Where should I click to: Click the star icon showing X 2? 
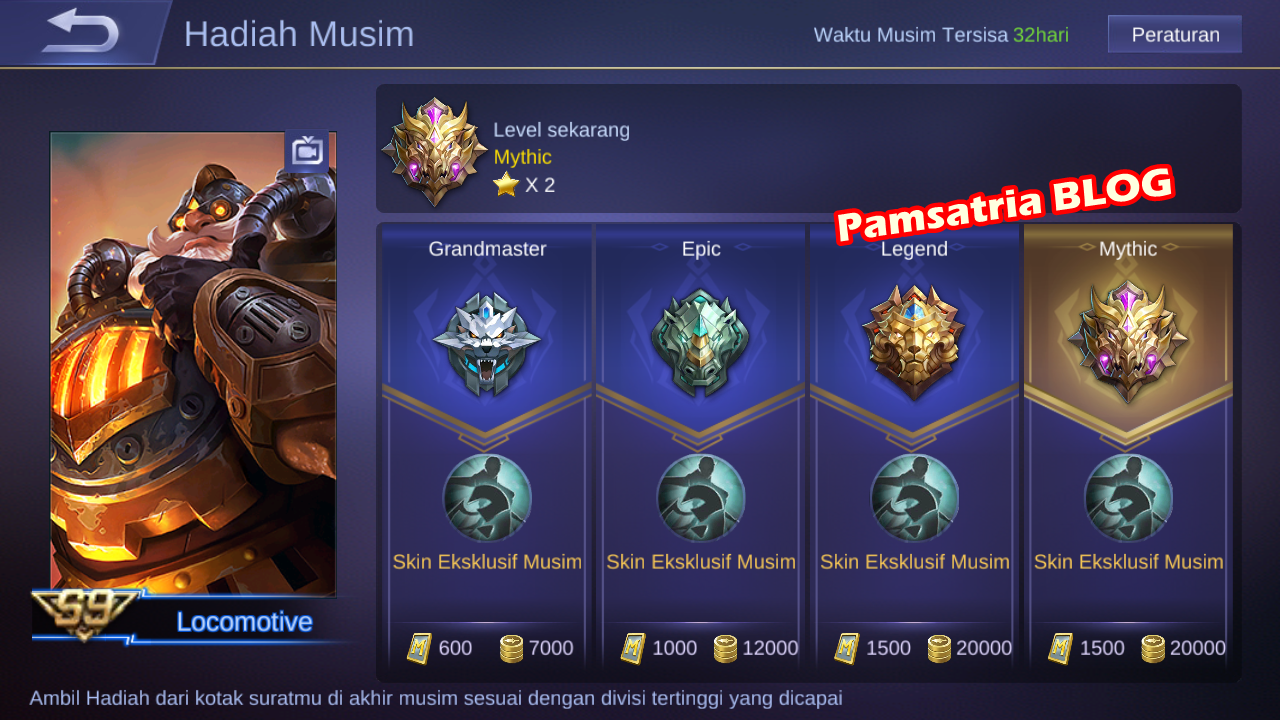point(508,184)
